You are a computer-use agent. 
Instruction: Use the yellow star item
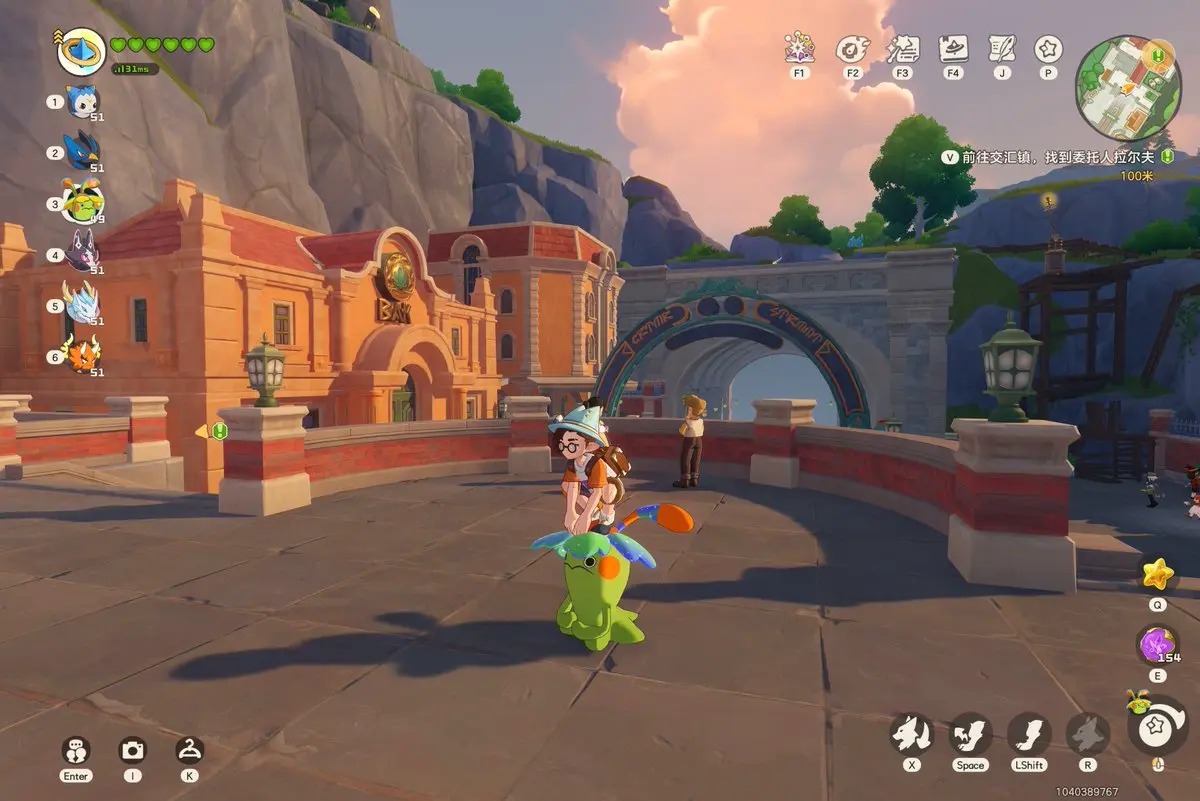tap(1158, 574)
